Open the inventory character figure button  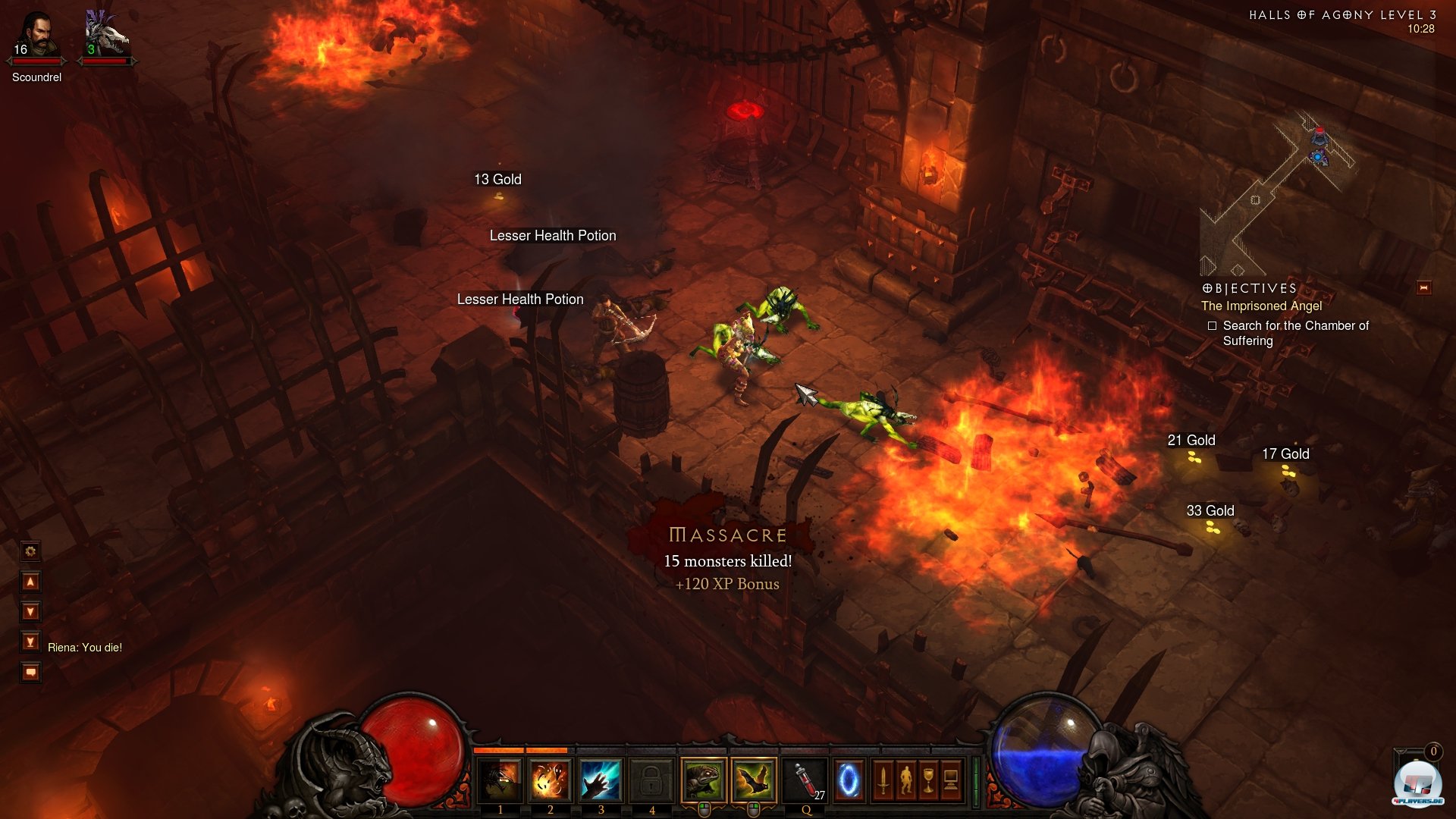point(906,780)
